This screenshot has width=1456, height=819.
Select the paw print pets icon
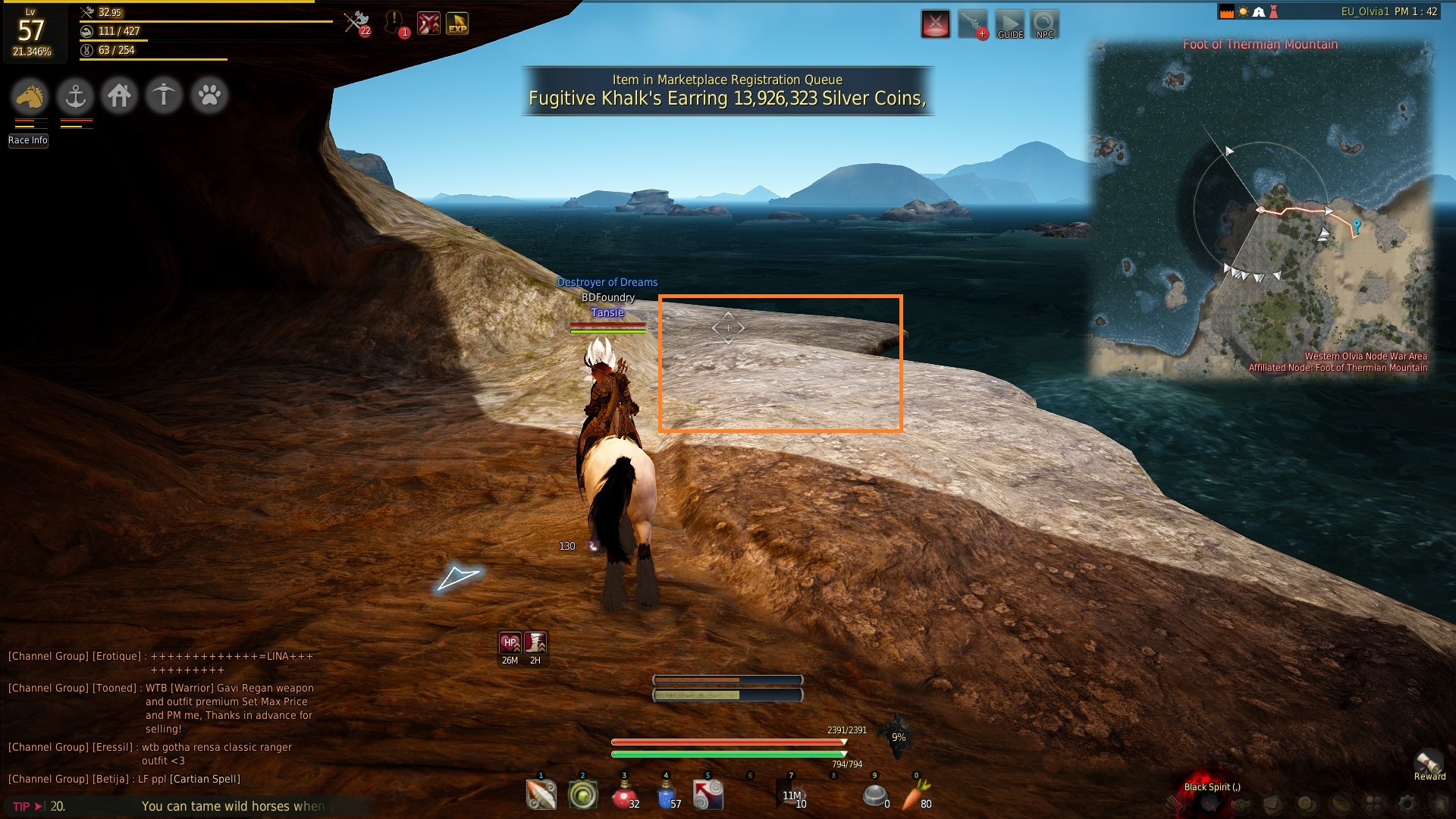(x=209, y=96)
